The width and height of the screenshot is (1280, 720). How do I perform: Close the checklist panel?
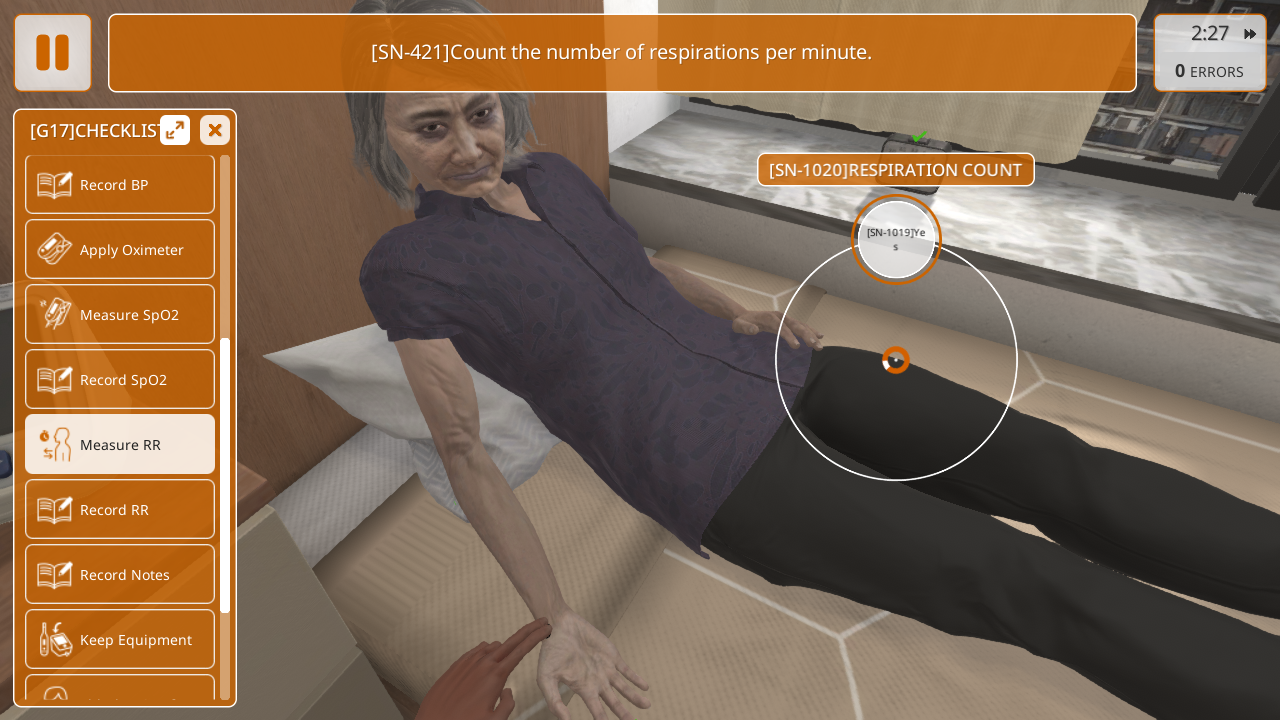(x=215, y=130)
